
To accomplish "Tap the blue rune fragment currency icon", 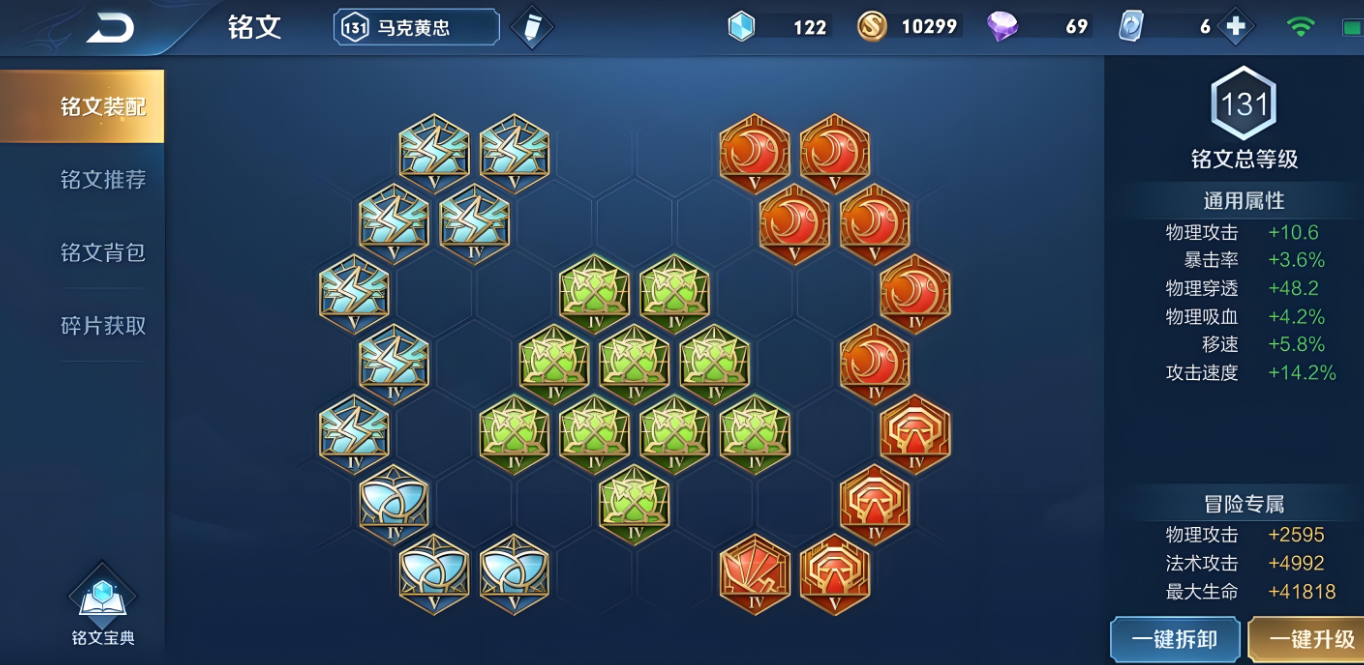I will [x=741, y=27].
